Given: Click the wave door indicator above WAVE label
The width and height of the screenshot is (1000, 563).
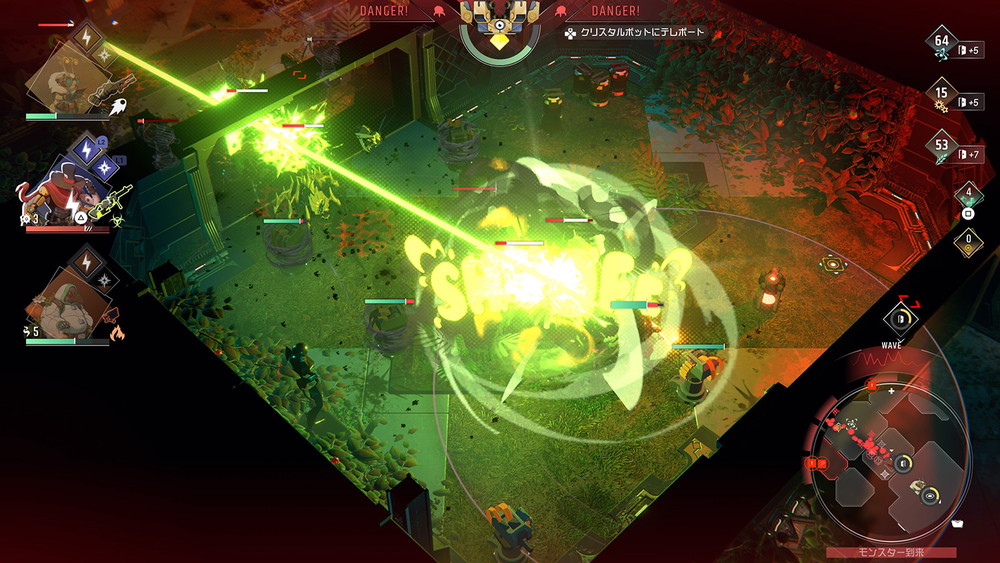Looking at the screenshot, I should click(900, 318).
